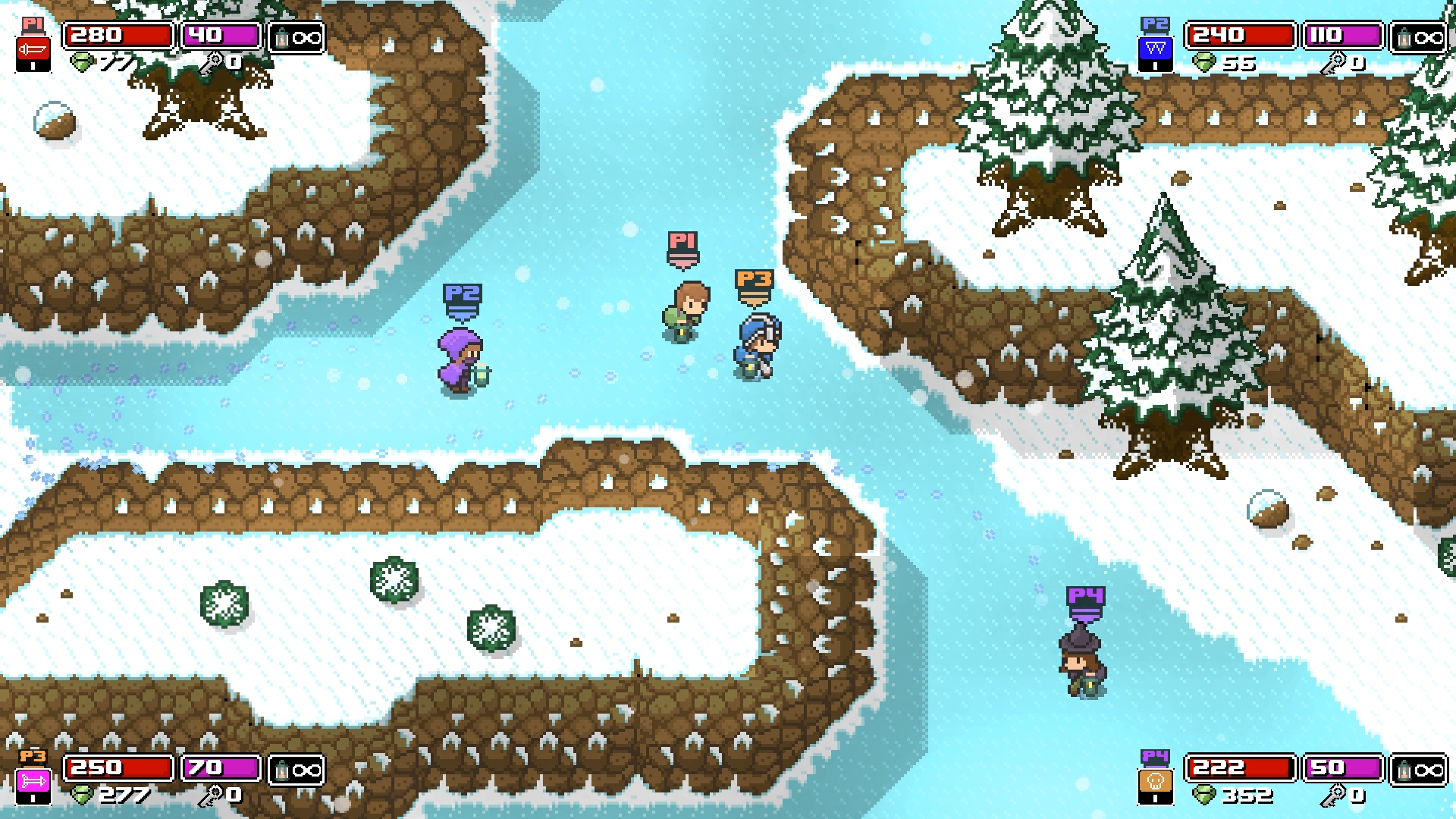
Task: Click P3's magenta mana bar showing 70
Action: [220, 767]
